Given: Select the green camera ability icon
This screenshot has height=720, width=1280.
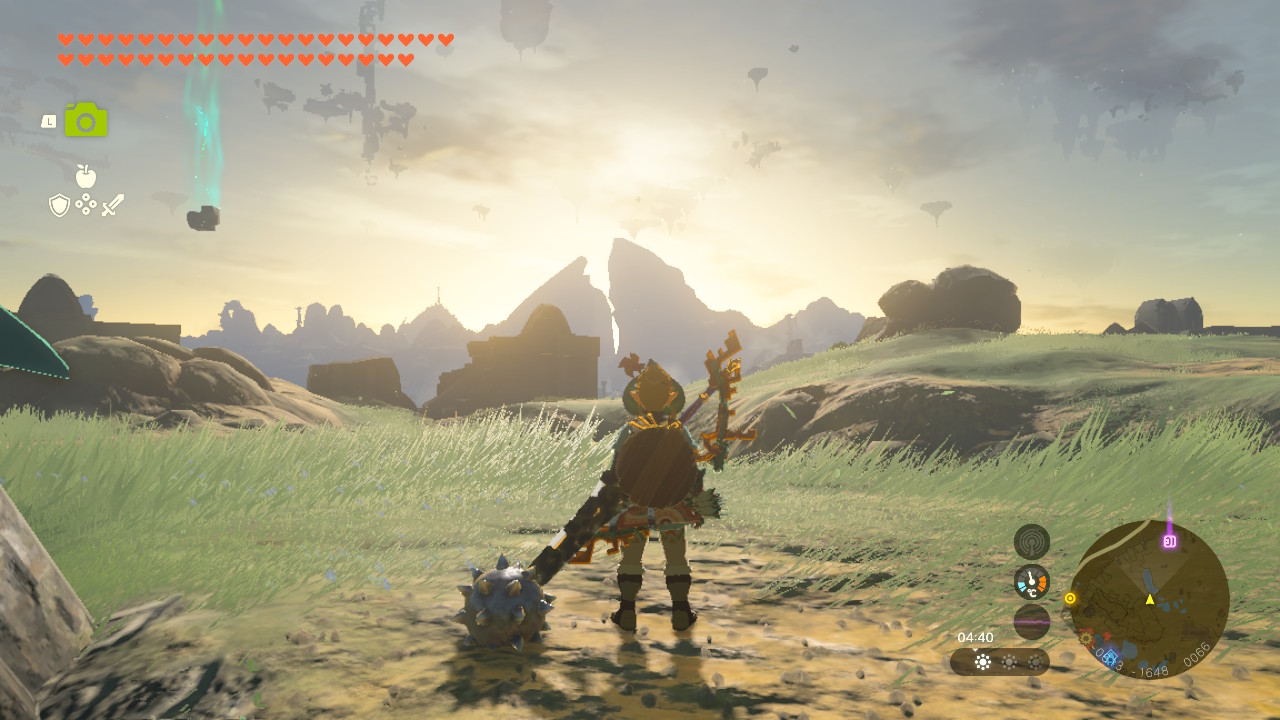Looking at the screenshot, I should 86,120.
